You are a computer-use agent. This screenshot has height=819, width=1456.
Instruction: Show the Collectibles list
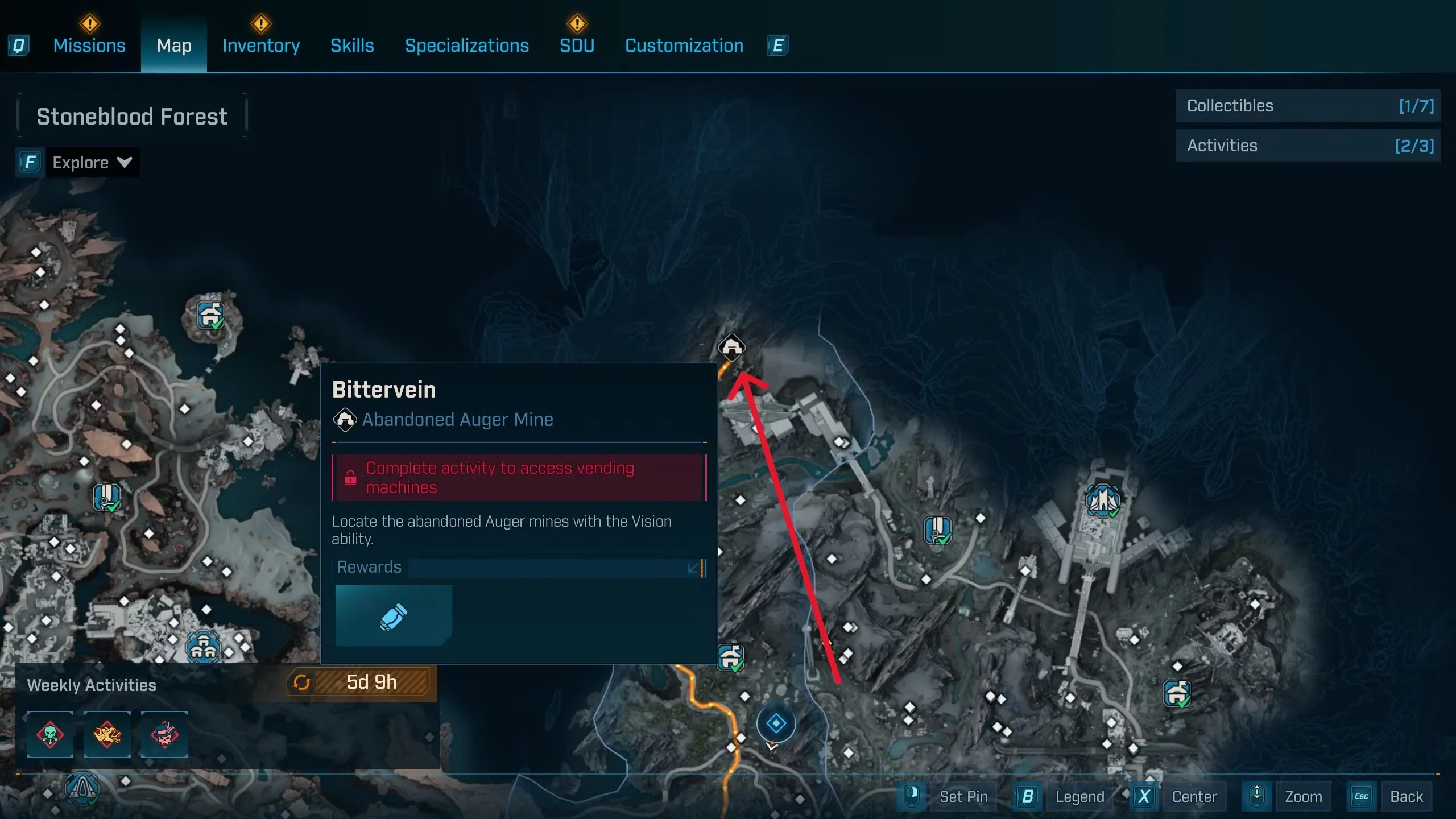1307,106
